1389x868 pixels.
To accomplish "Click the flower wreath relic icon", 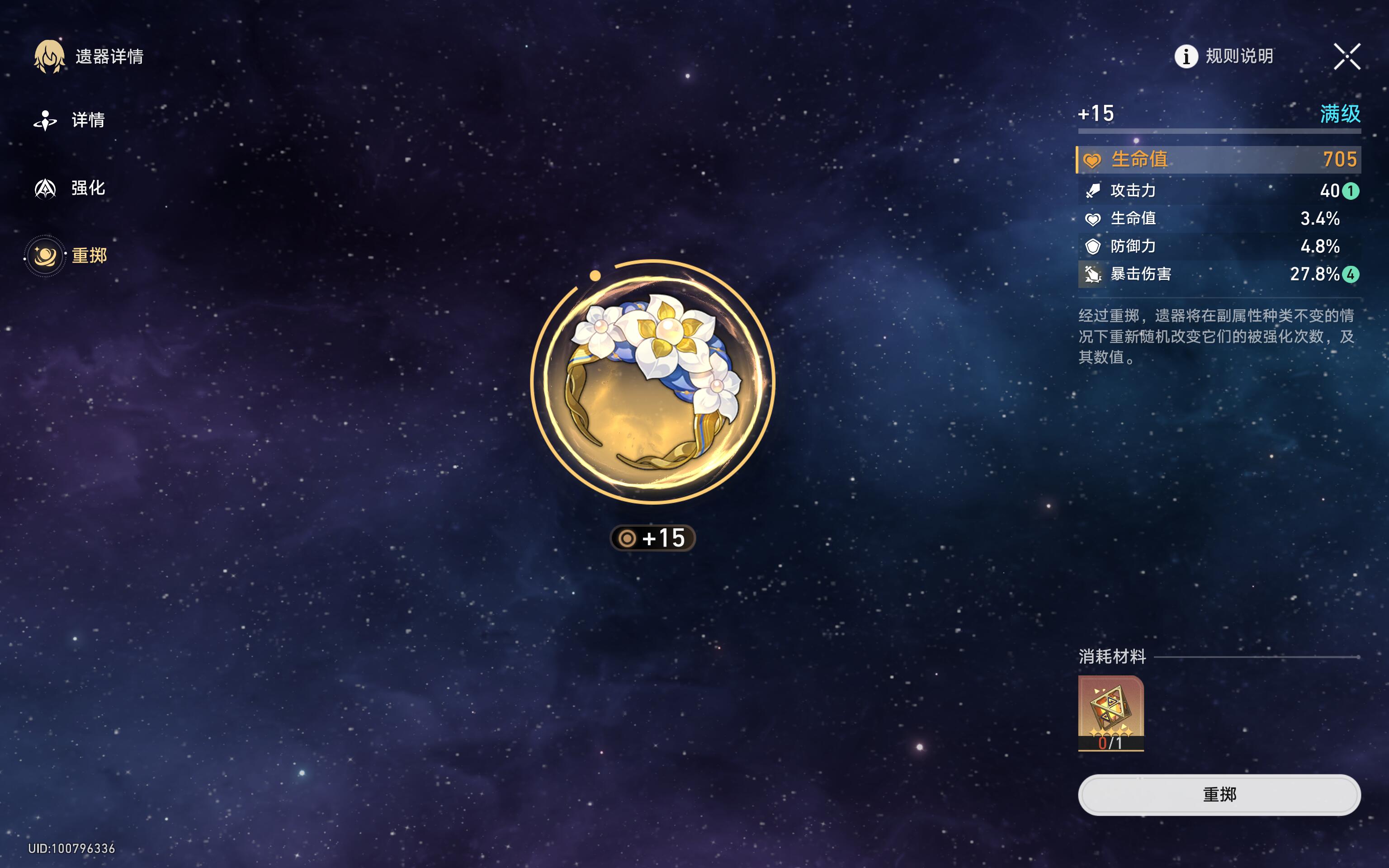I will coord(652,382).
